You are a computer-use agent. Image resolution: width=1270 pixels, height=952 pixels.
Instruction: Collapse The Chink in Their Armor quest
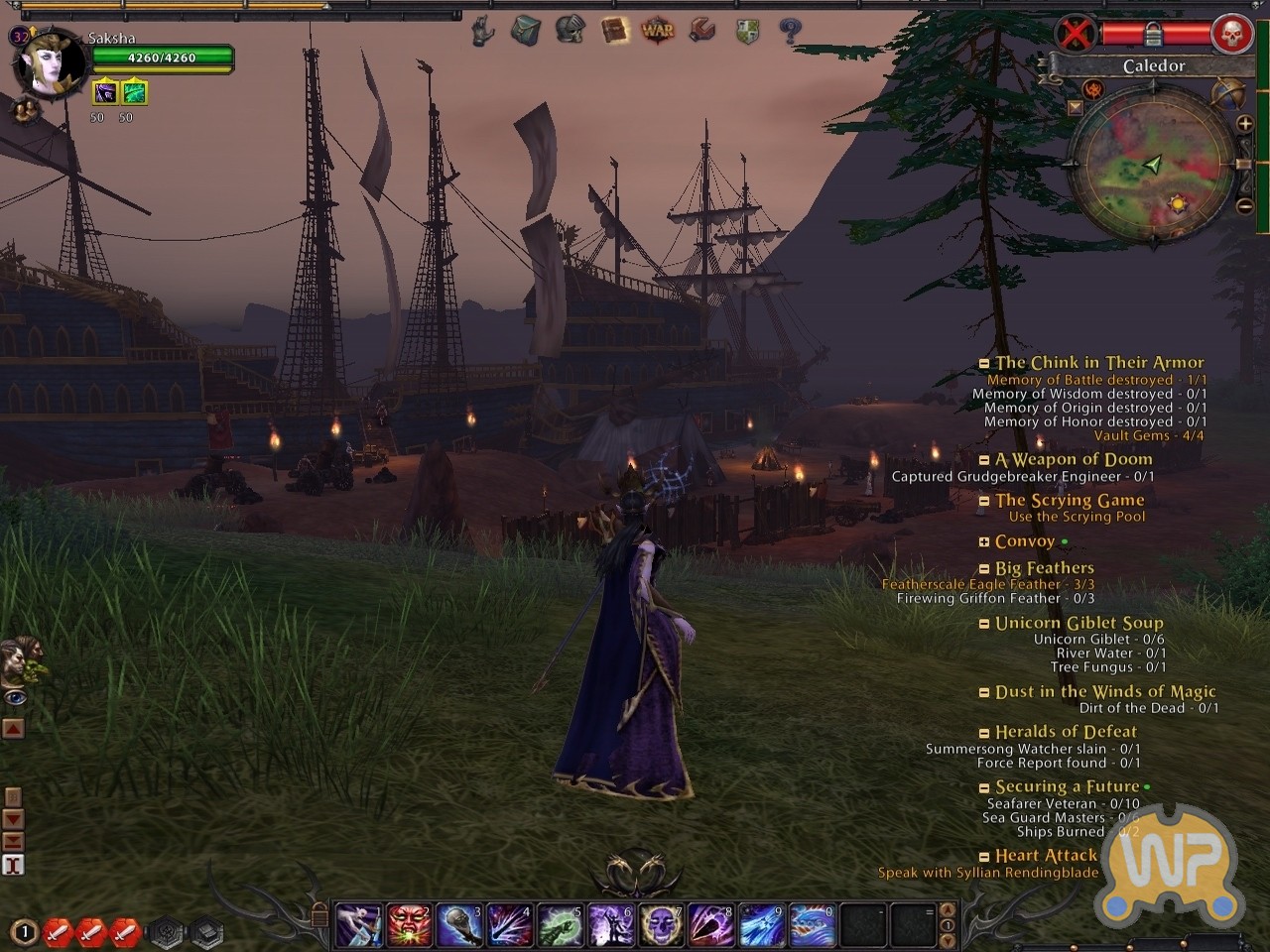pos(983,364)
